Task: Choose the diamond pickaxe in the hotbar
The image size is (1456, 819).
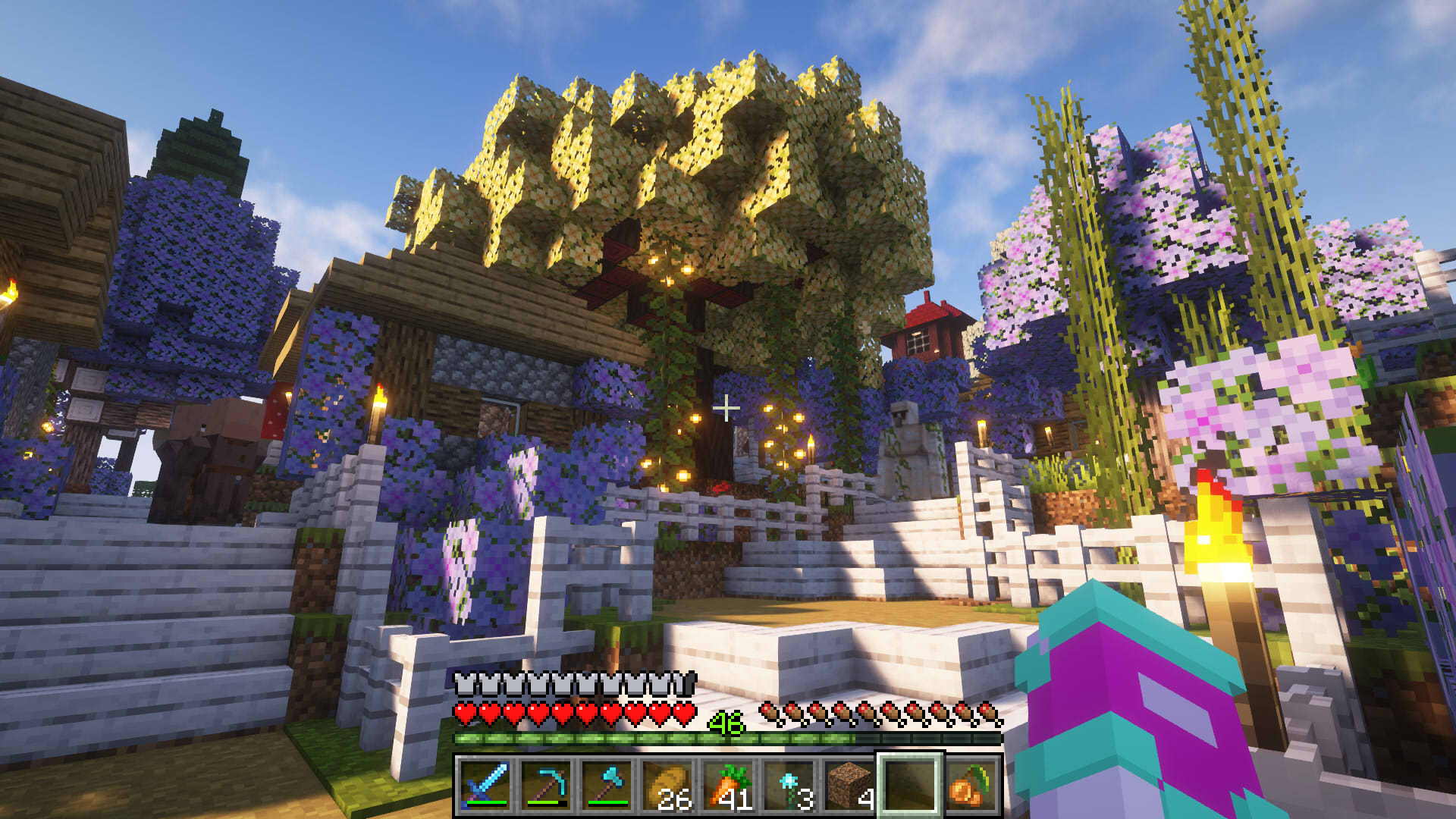Action: (x=546, y=785)
